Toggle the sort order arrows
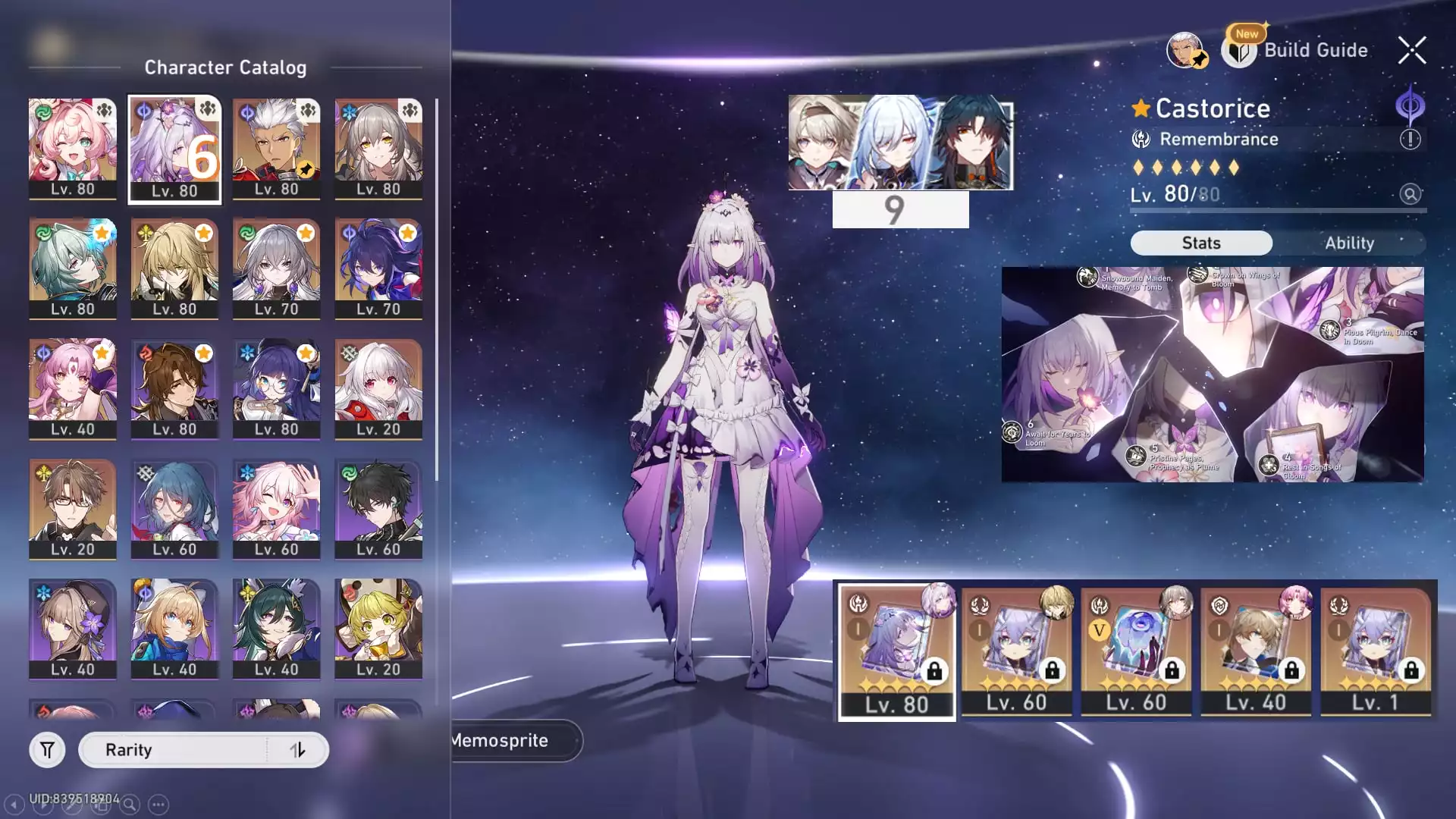Viewport: 1456px width, 819px height. (x=297, y=750)
